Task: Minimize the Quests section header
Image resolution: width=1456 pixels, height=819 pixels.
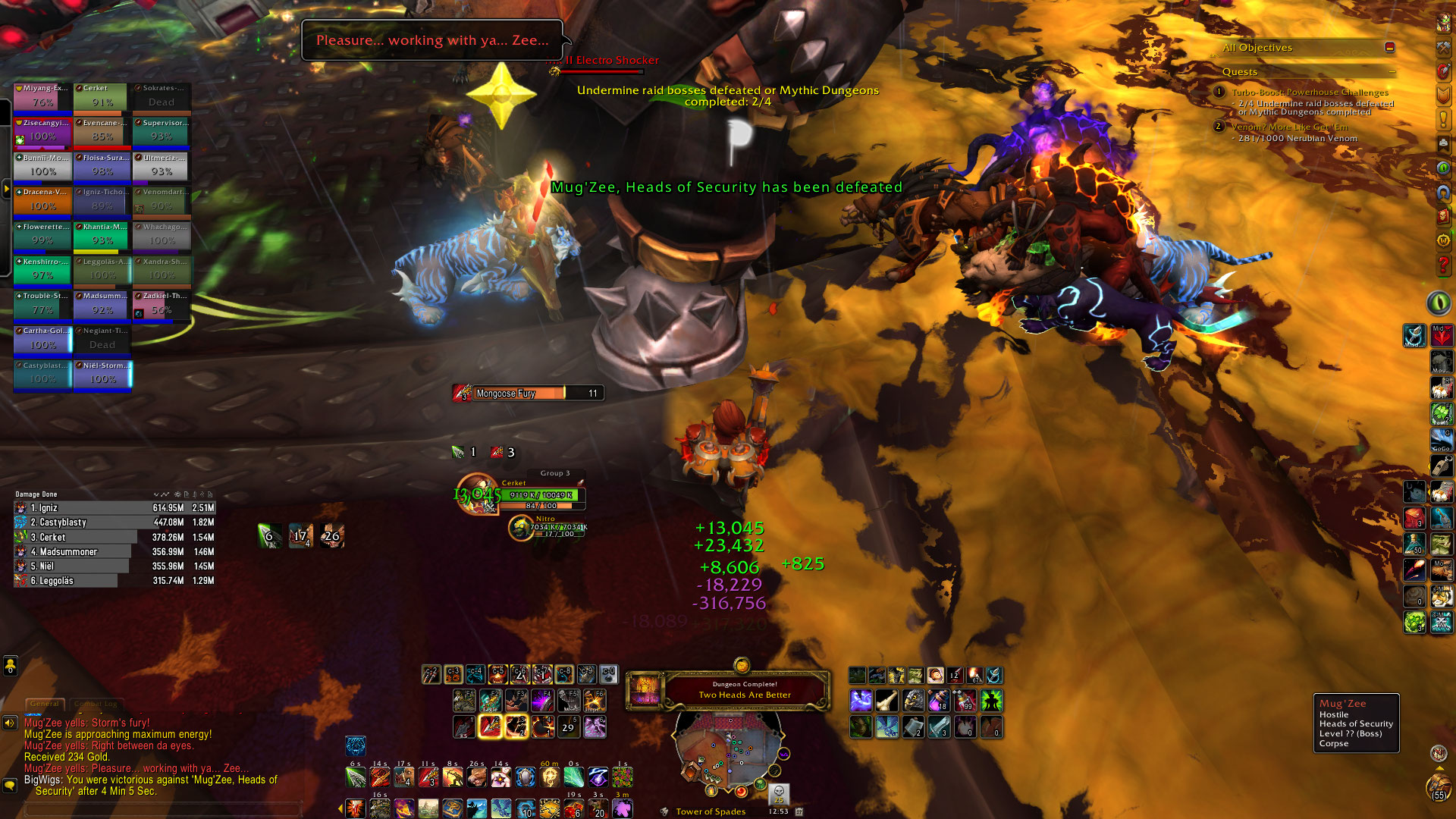Action: coord(1392,72)
